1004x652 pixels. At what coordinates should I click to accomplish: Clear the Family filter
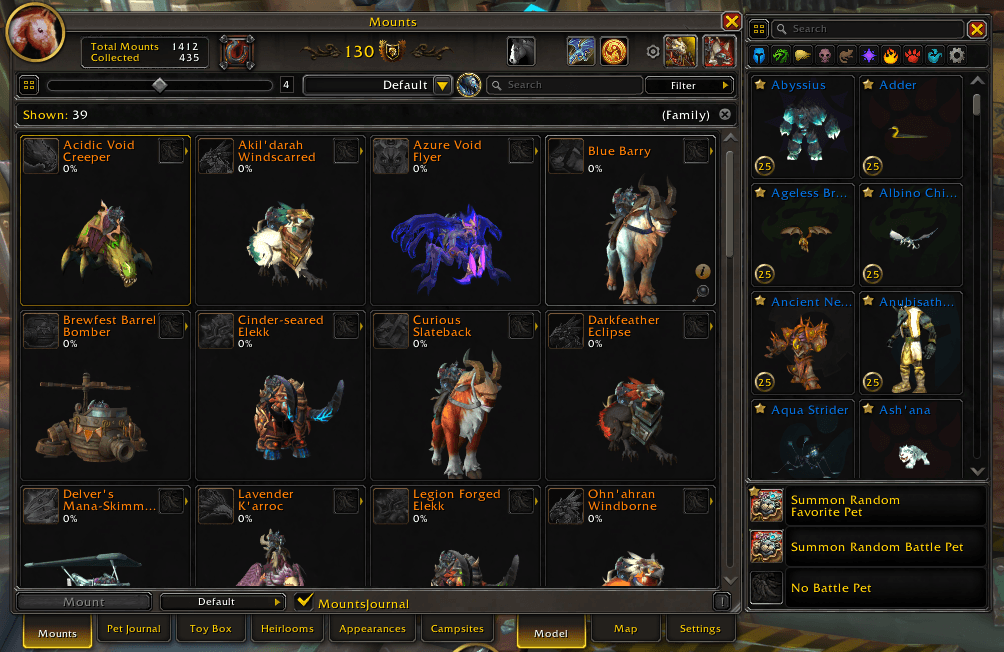pos(725,115)
